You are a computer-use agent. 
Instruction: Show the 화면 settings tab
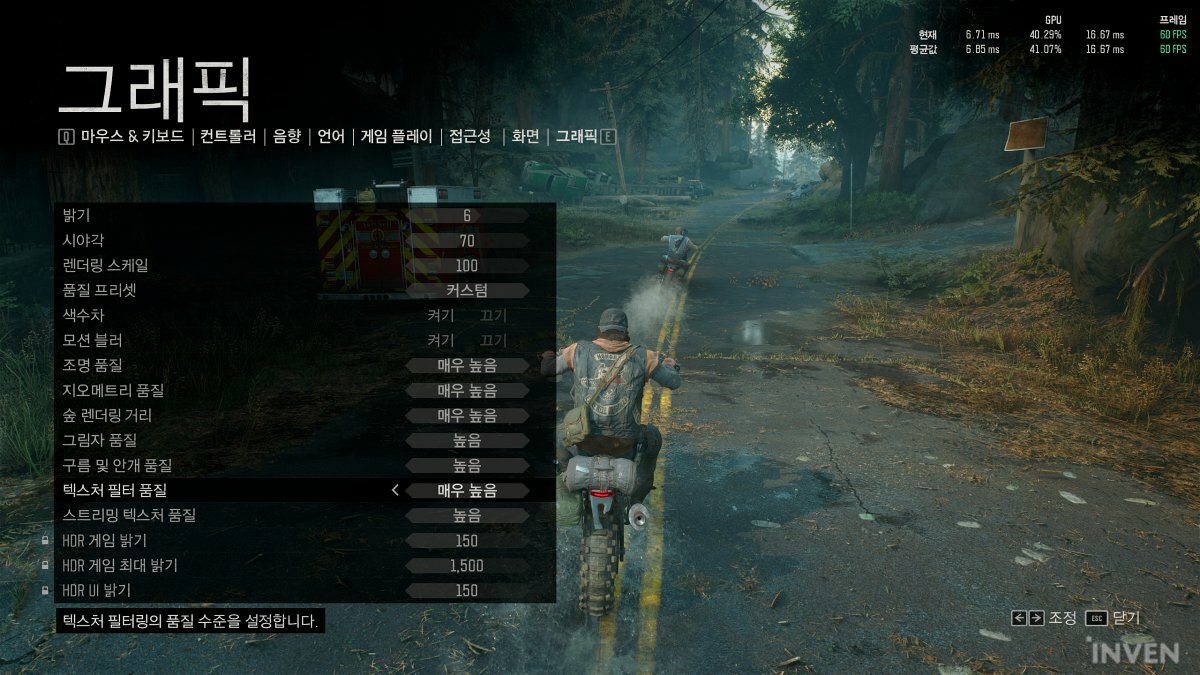[x=525, y=137]
